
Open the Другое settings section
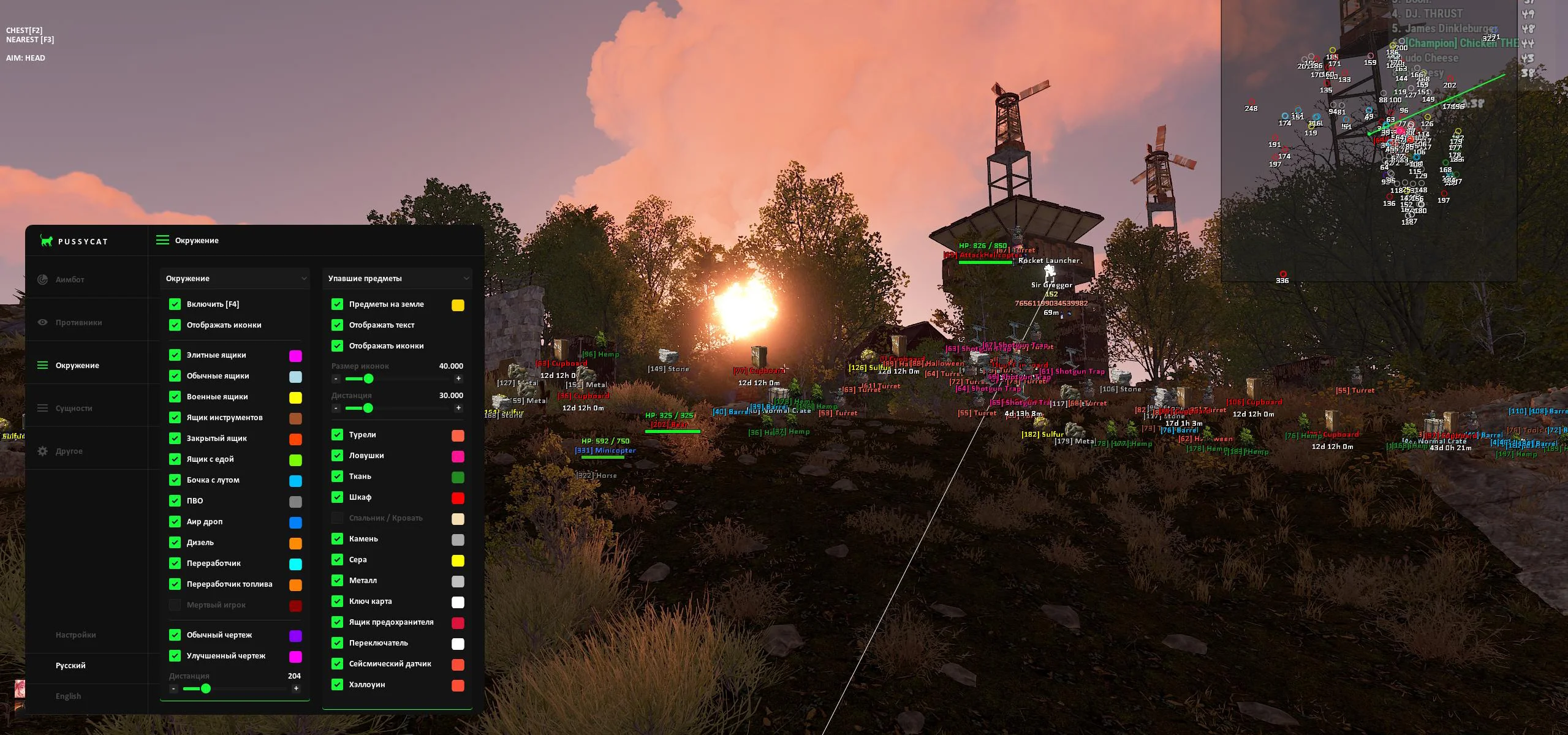pos(69,451)
